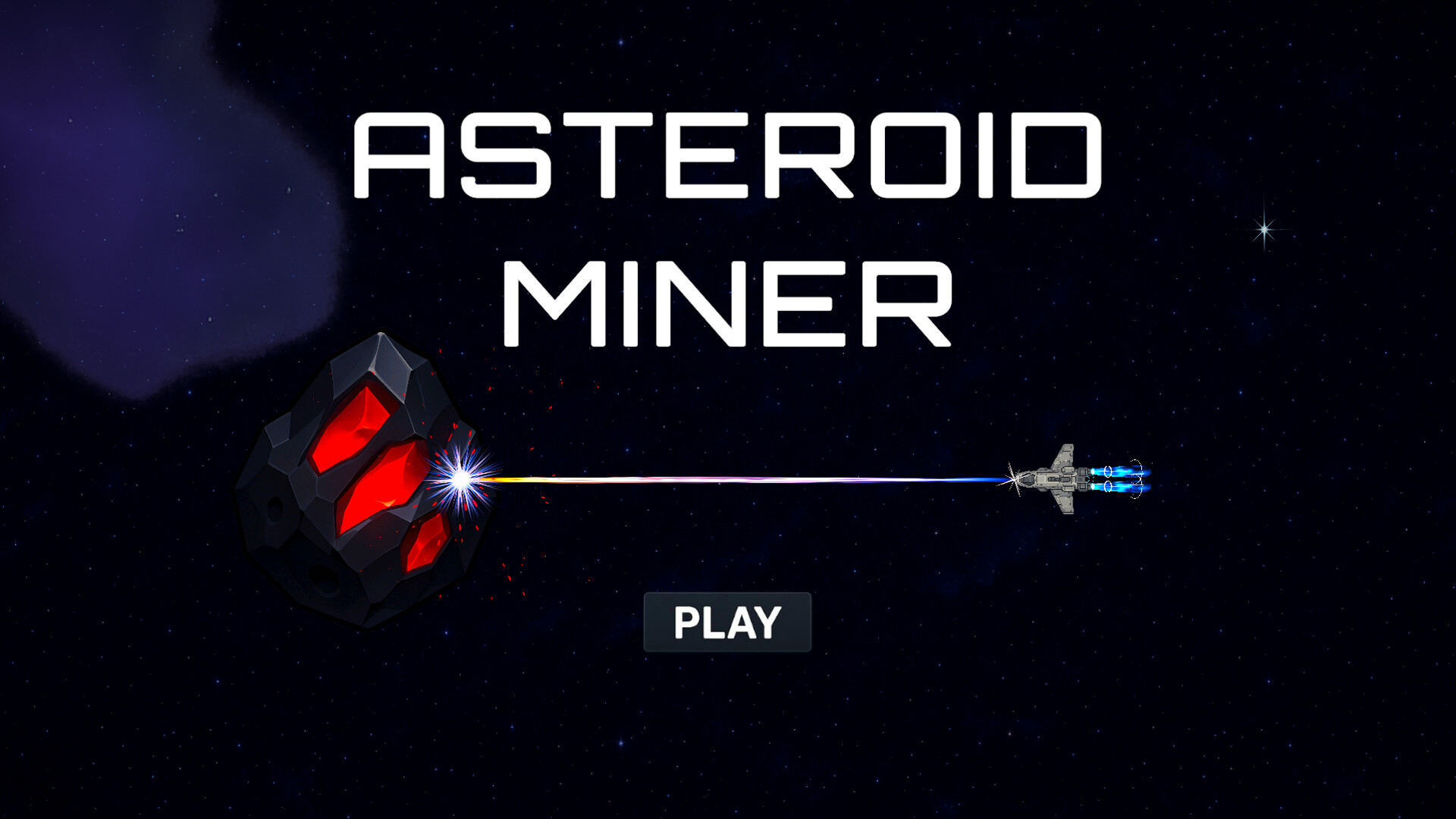This screenshot has width=1456, height=819.
Task: Click the multicolored laser beam
Action: (x=758, y=478)
